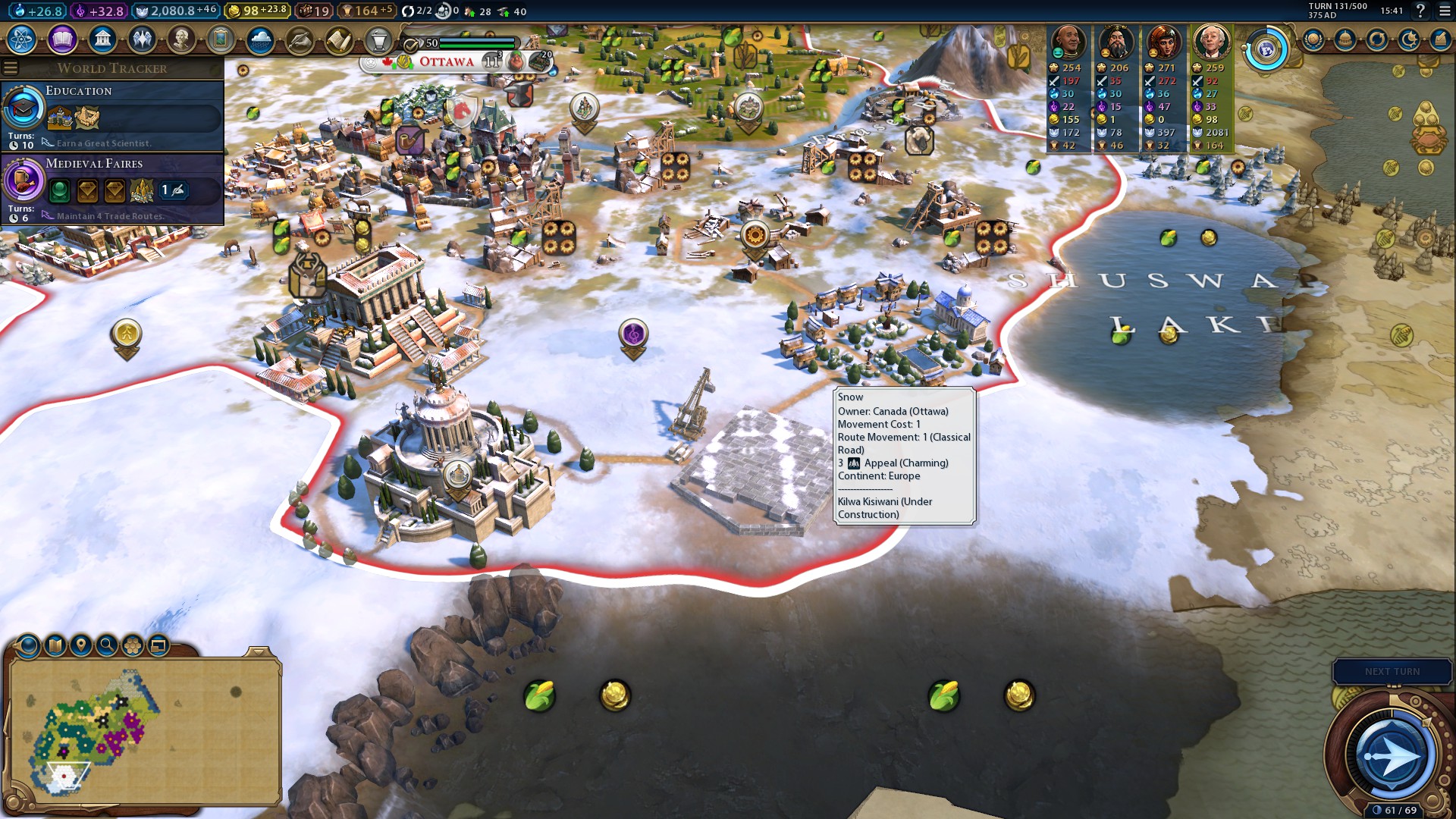Open the main game menu button
This screenshot has height=819, width=1456.
tap(1444, 11)
